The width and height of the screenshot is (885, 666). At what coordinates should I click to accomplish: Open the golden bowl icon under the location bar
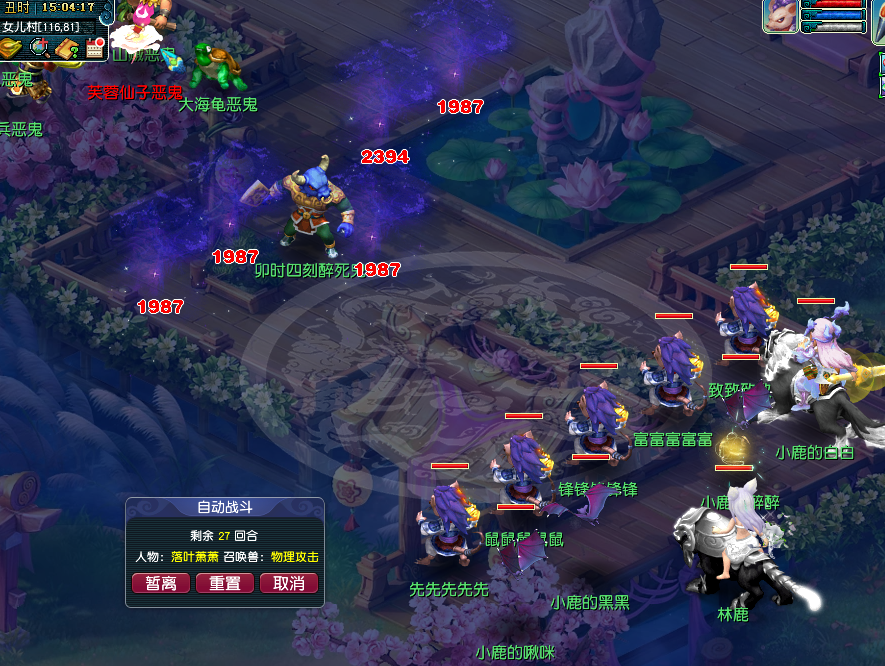tap(11, 48)
